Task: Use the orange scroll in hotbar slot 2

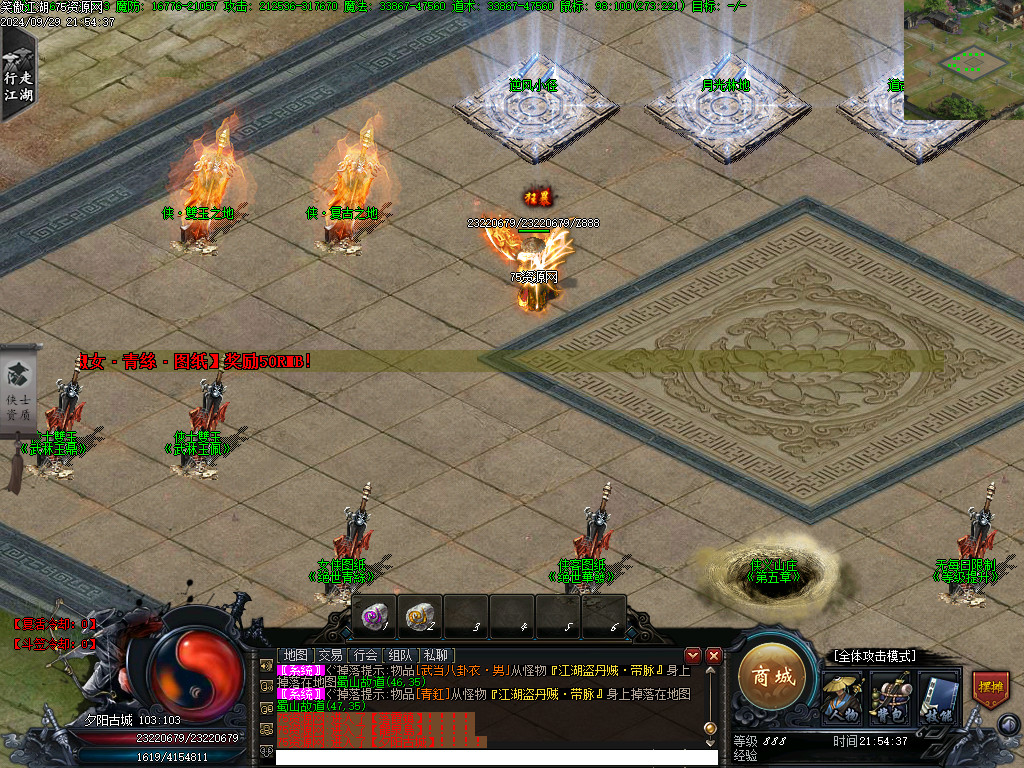Action: pyautogui.click(x=420, y=616)
